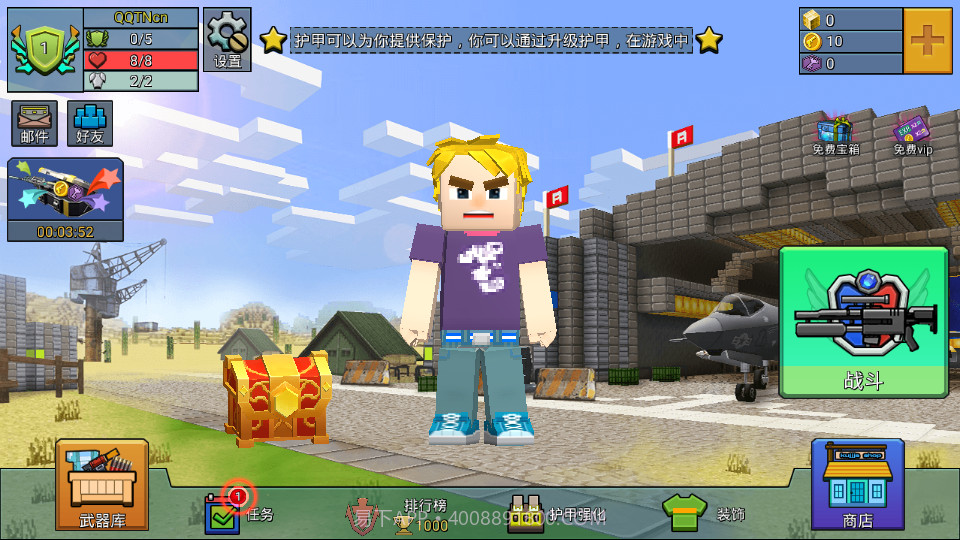960x540 pixels.
Task: Tap the orange plus button to add currency
Action: tap(927, 41)
